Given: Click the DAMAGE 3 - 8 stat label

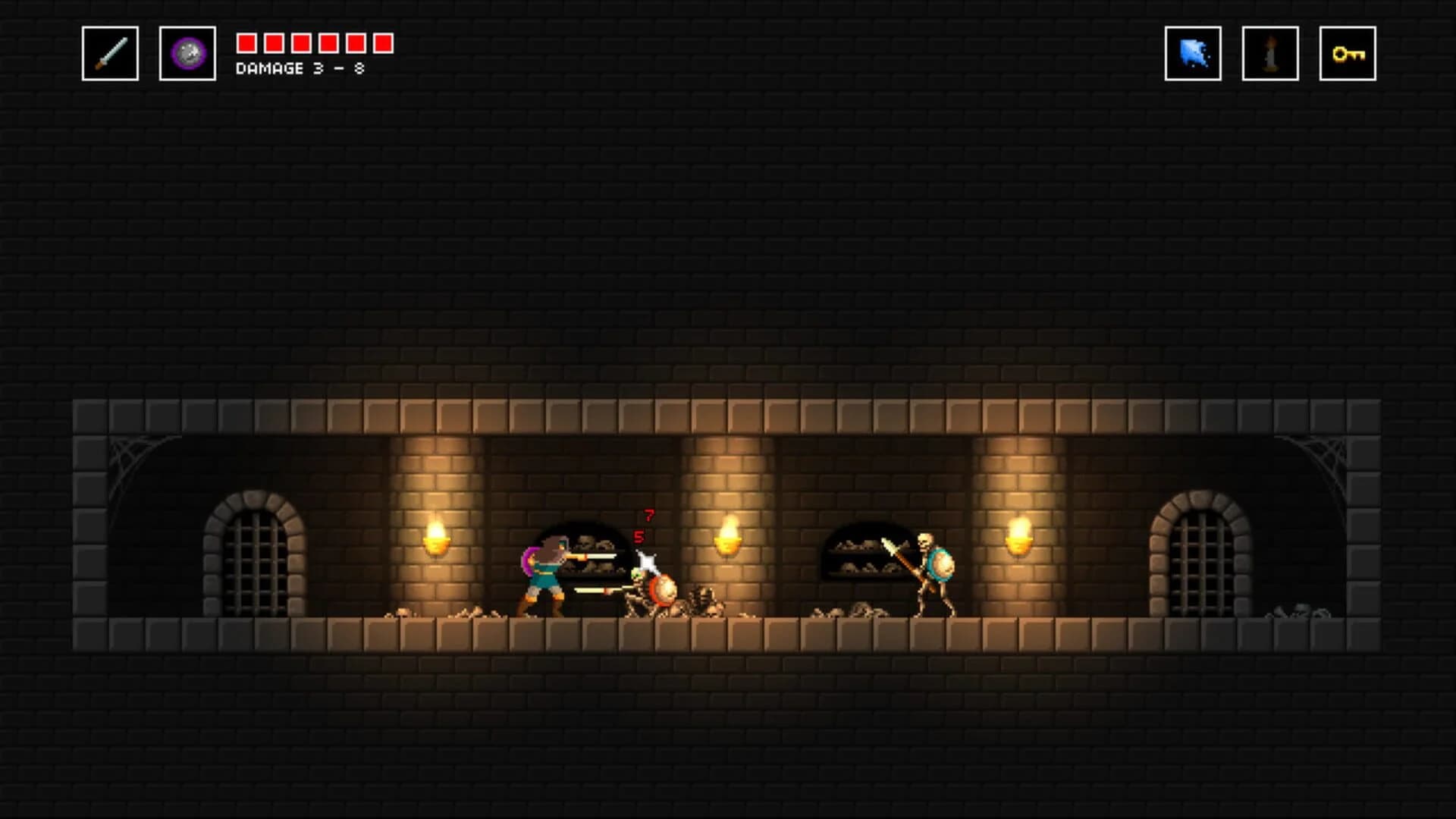Looking at the screenshot, I should [299, 68].
